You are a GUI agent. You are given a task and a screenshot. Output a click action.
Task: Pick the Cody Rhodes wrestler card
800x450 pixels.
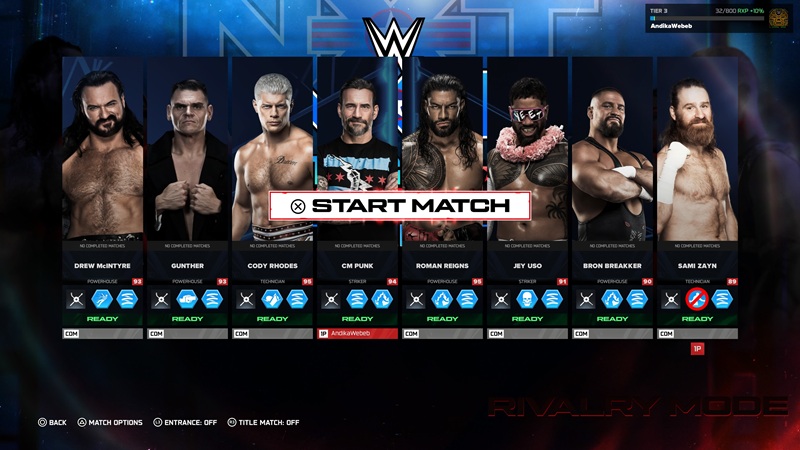[273, 150]
